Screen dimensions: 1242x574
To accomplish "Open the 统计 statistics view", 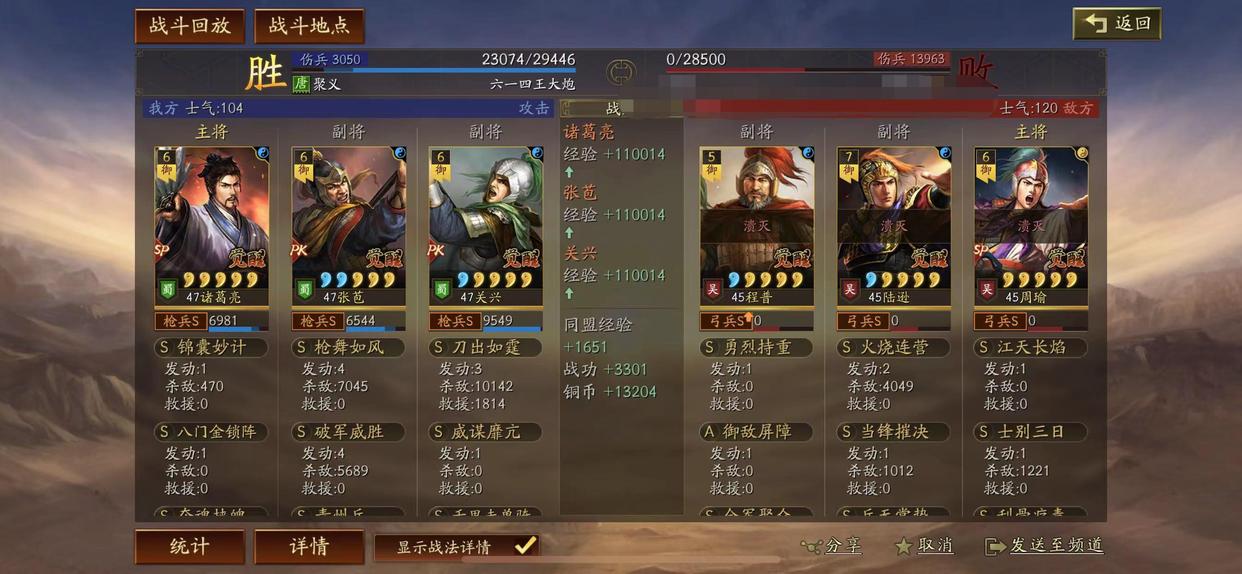I will pyautogui.click(x=189, y=547).
